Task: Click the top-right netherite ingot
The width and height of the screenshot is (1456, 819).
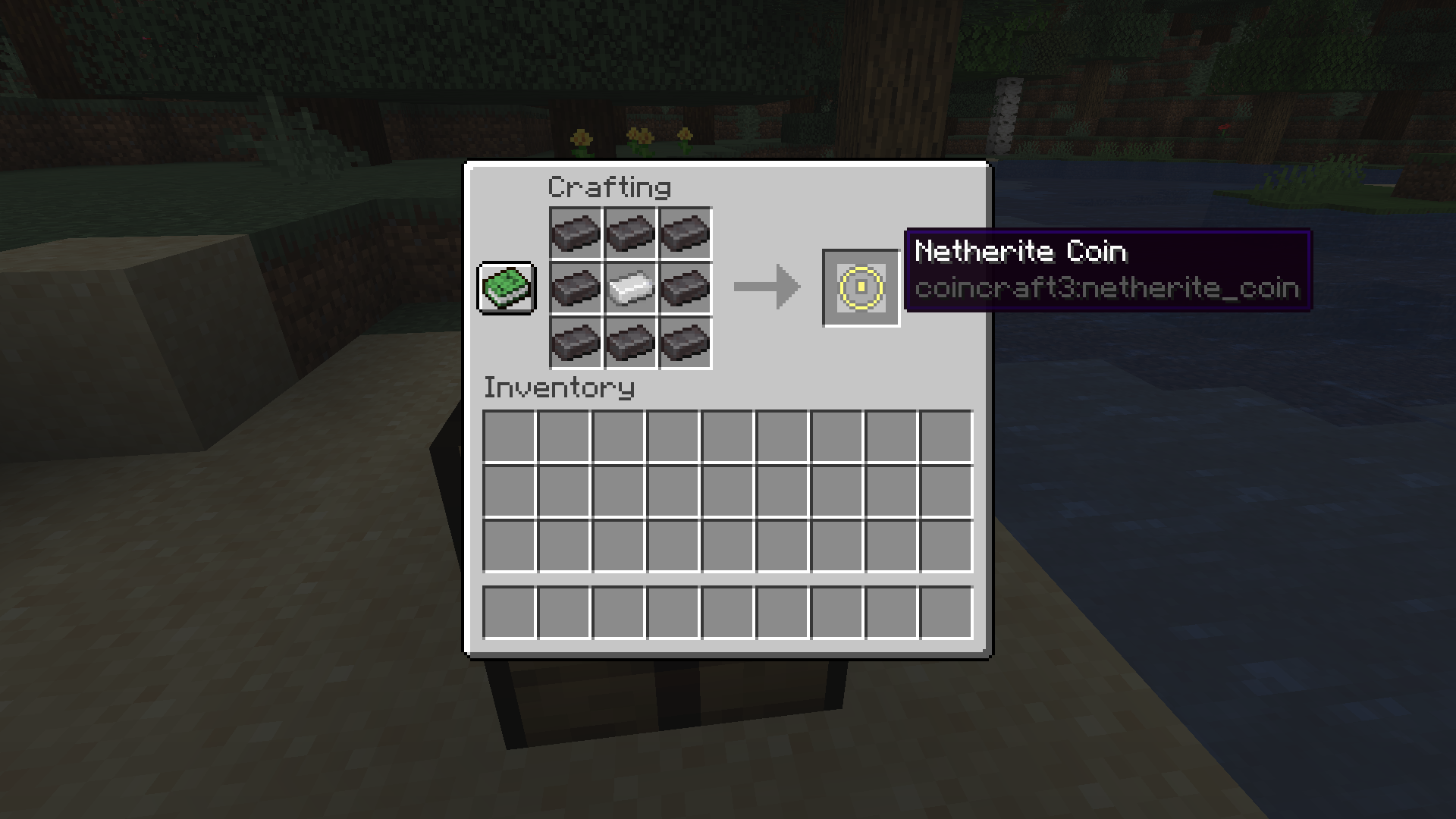Action: (x=684, y=234)
